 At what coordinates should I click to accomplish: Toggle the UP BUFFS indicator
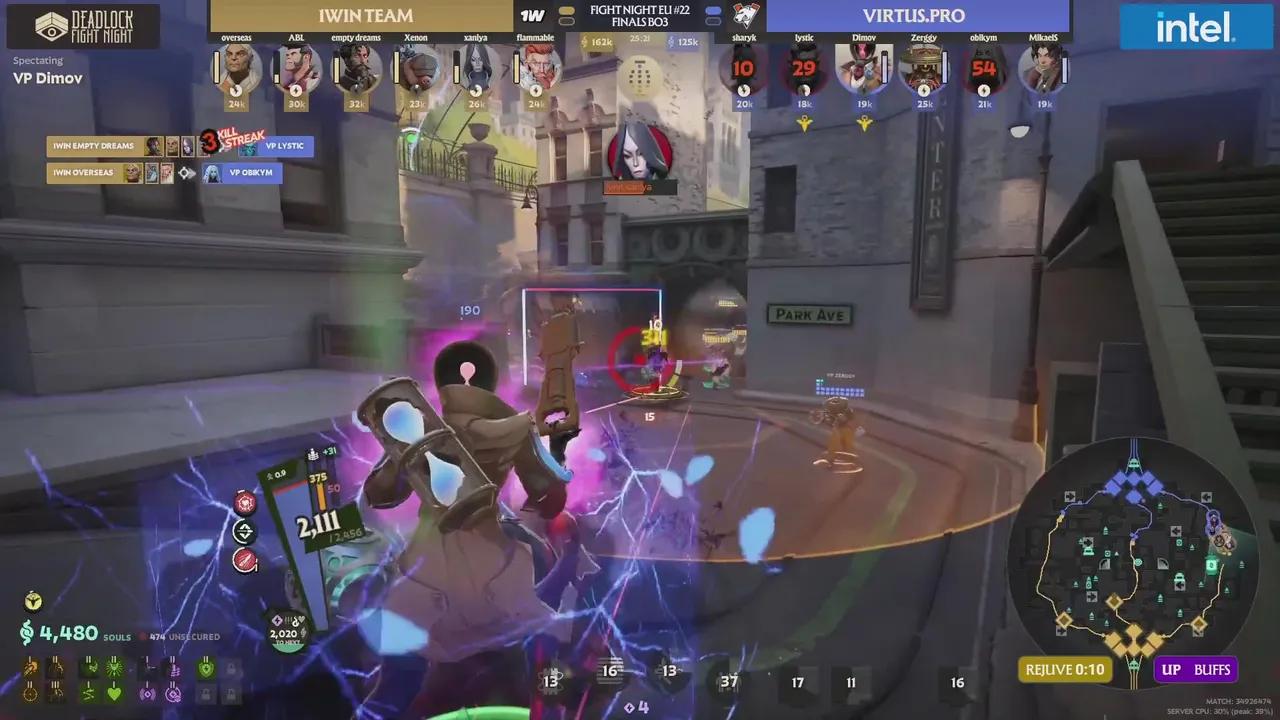pos(1196,669)
